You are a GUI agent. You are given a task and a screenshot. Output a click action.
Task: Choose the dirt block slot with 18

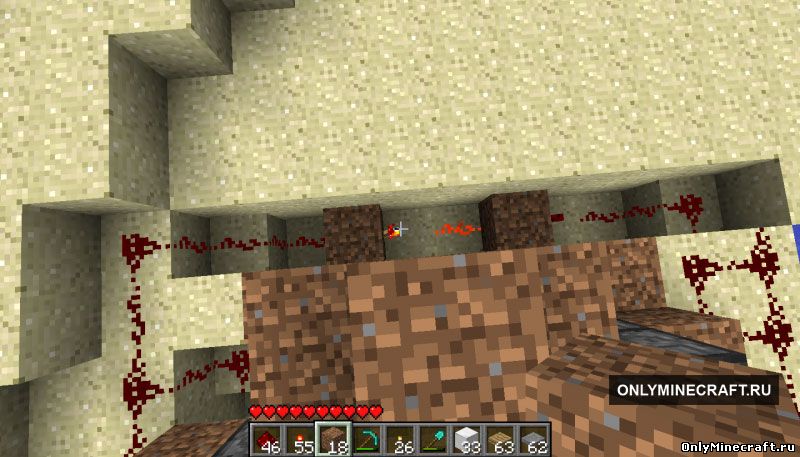tap(332, 438)
